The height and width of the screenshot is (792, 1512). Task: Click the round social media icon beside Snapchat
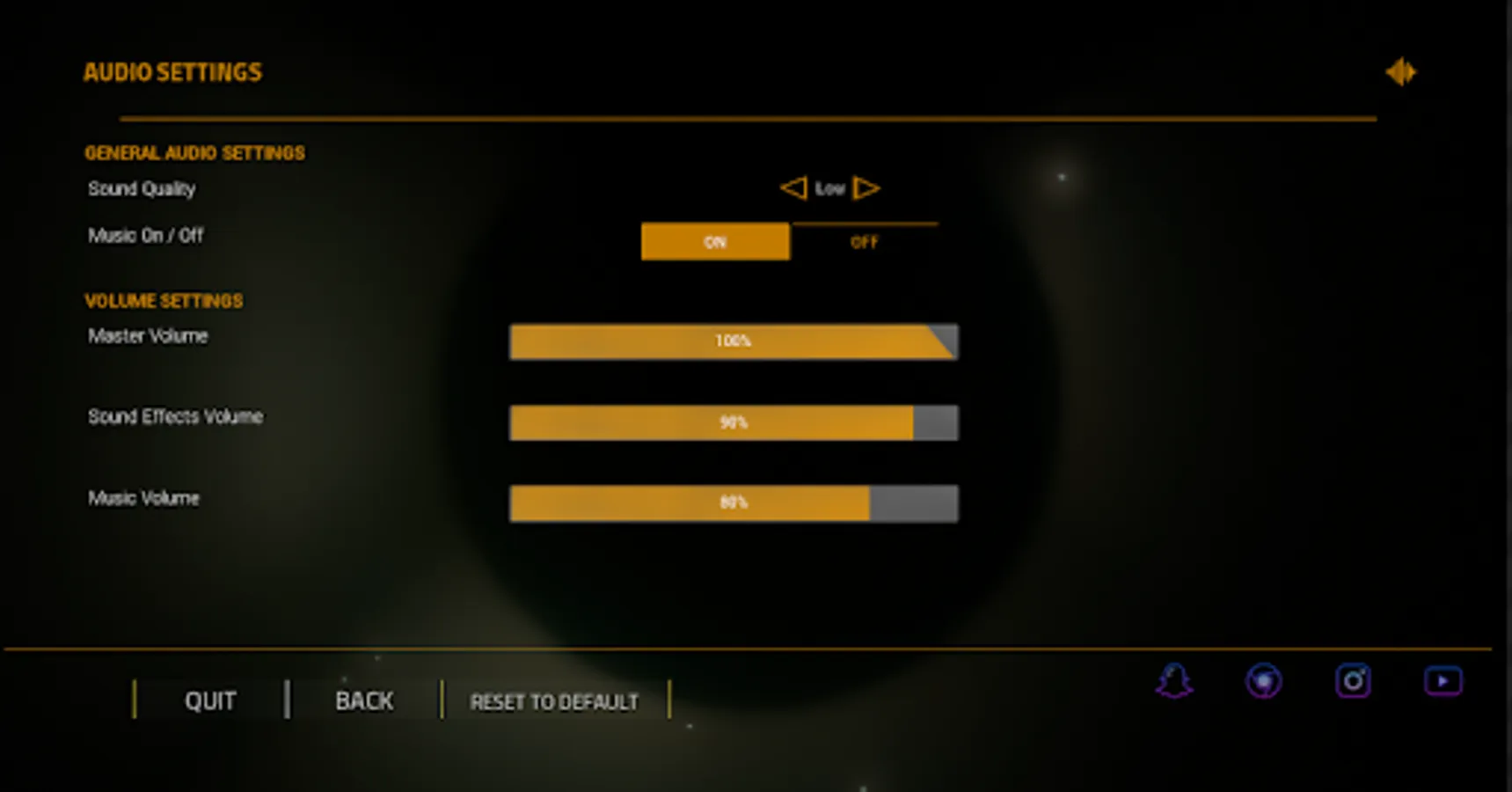(1264, 679)
